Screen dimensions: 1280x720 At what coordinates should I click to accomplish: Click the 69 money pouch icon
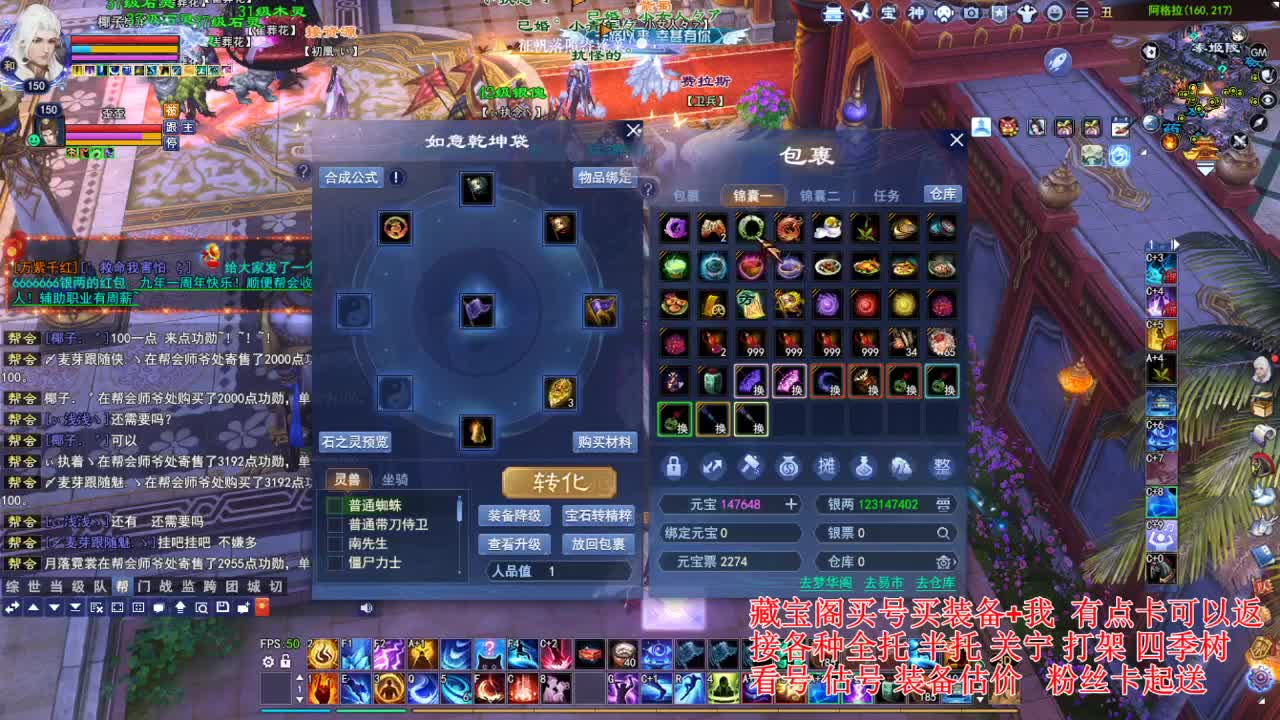788,467
